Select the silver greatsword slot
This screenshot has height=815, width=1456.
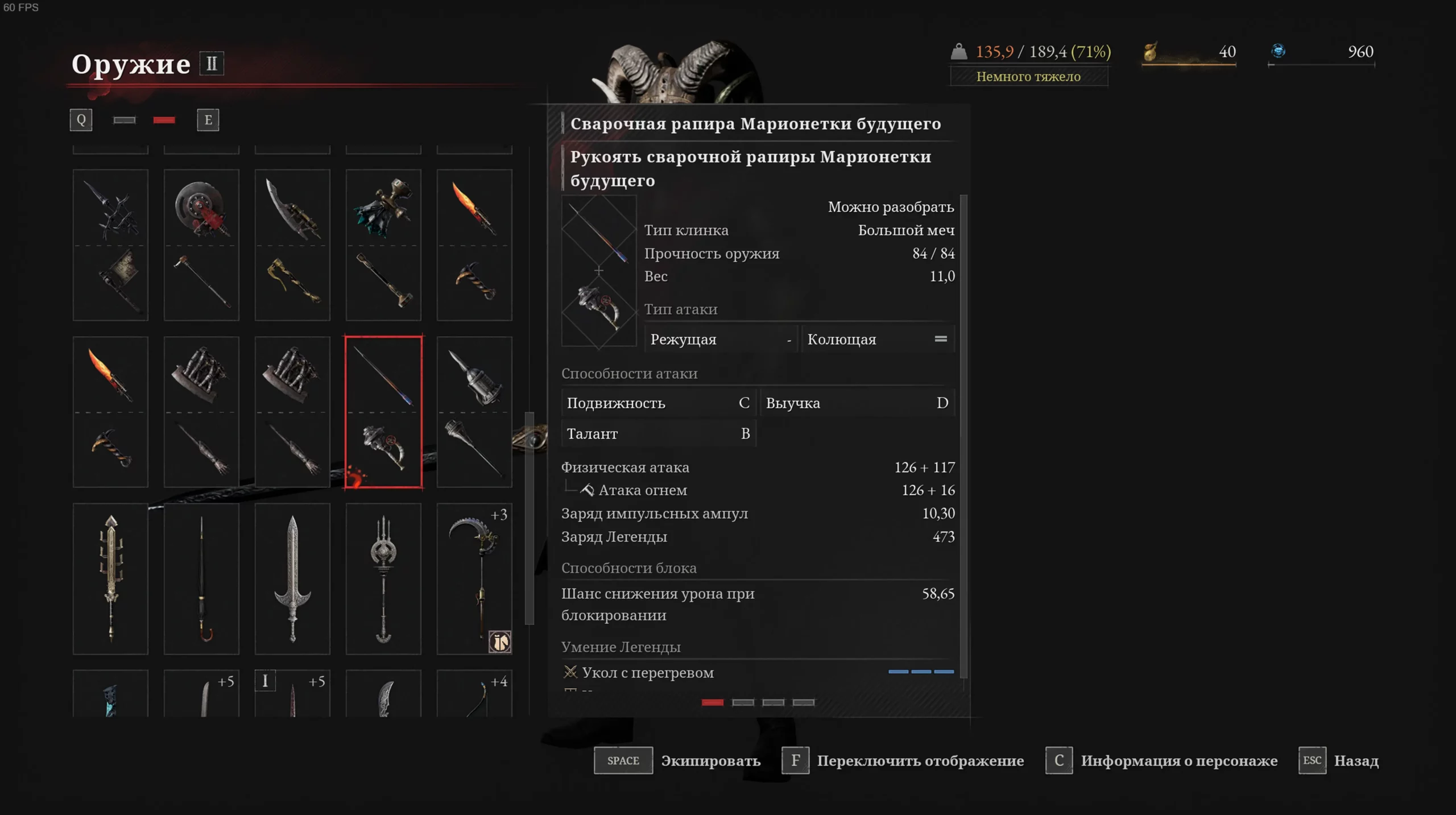pyautogui.click(x=292, y=578)
